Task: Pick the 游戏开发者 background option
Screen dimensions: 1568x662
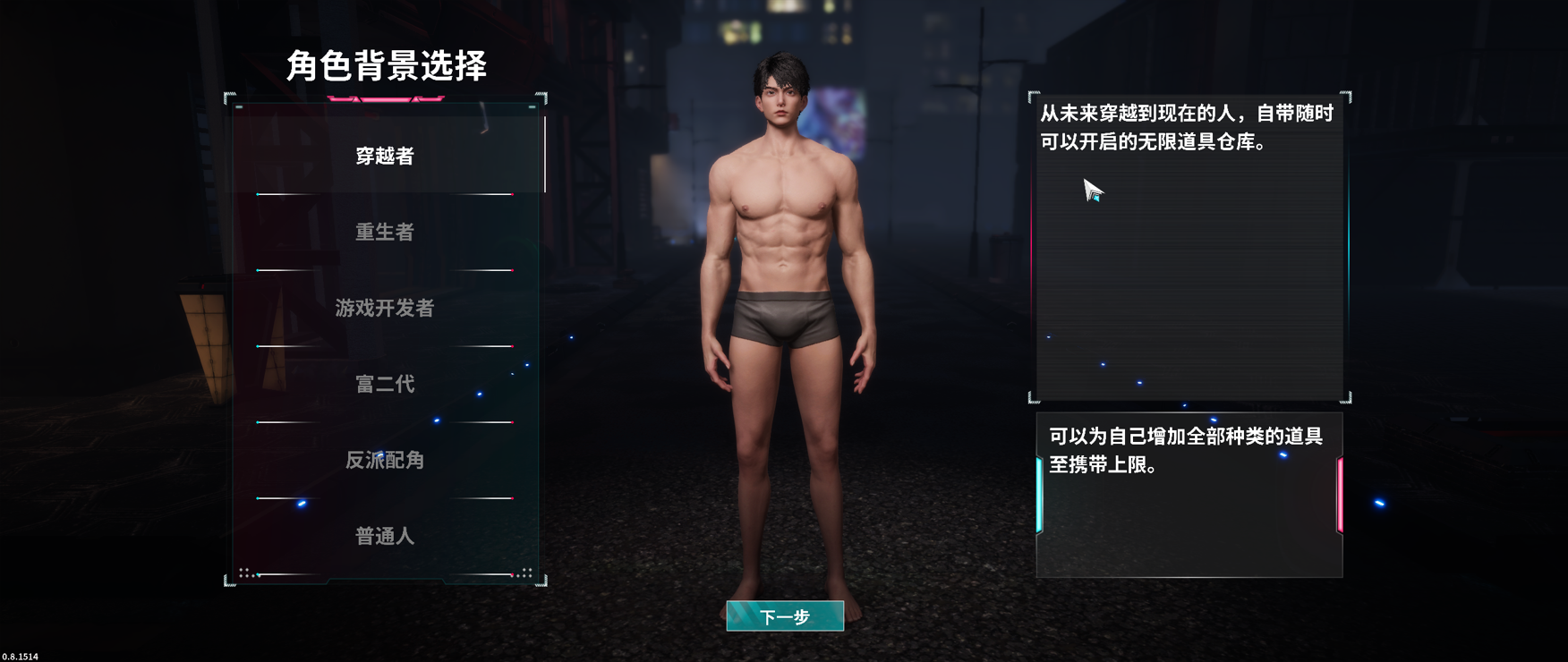Action: pyautogui.click(x=384, y=309)
